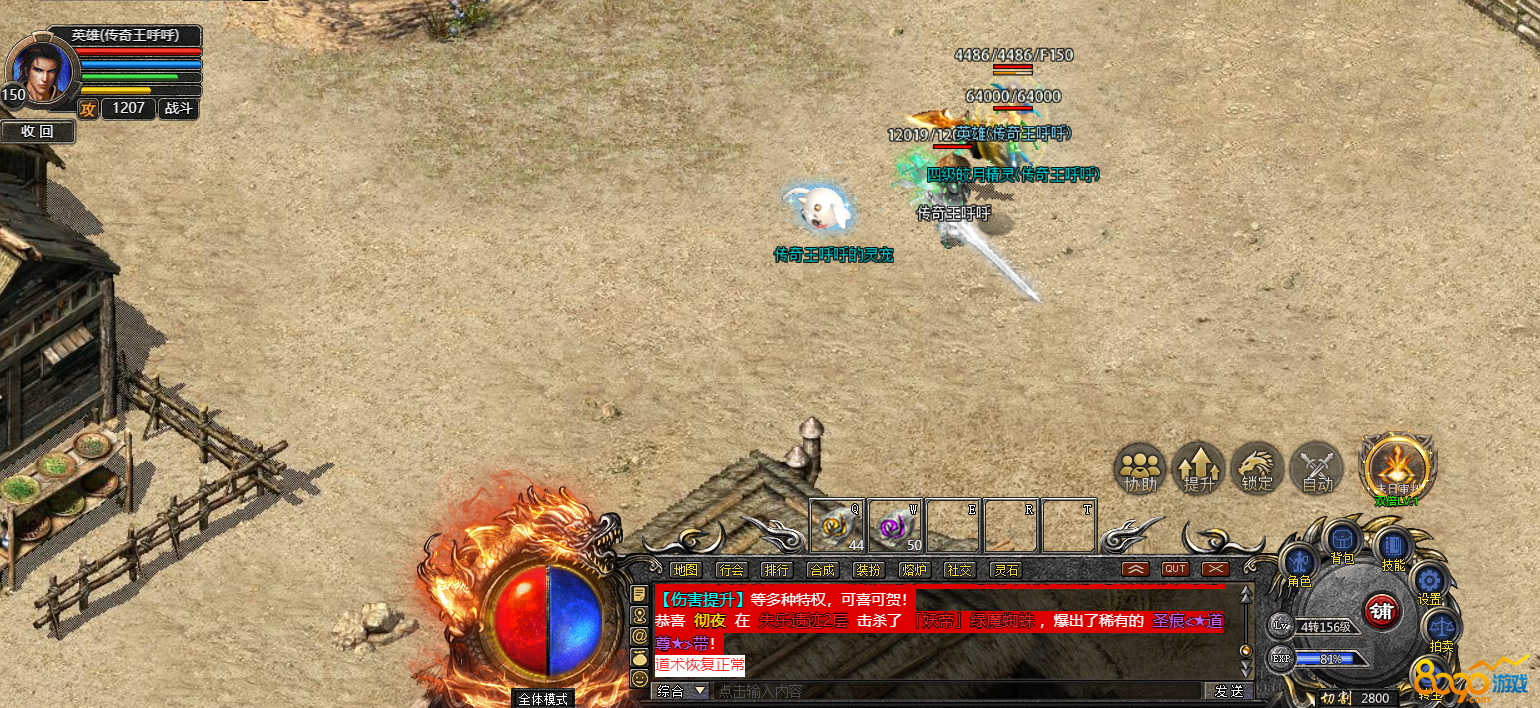This screenshot has width=1540, height=708.
Task: Toggle 自动 auto-combat
Action: pos(1317,469)
